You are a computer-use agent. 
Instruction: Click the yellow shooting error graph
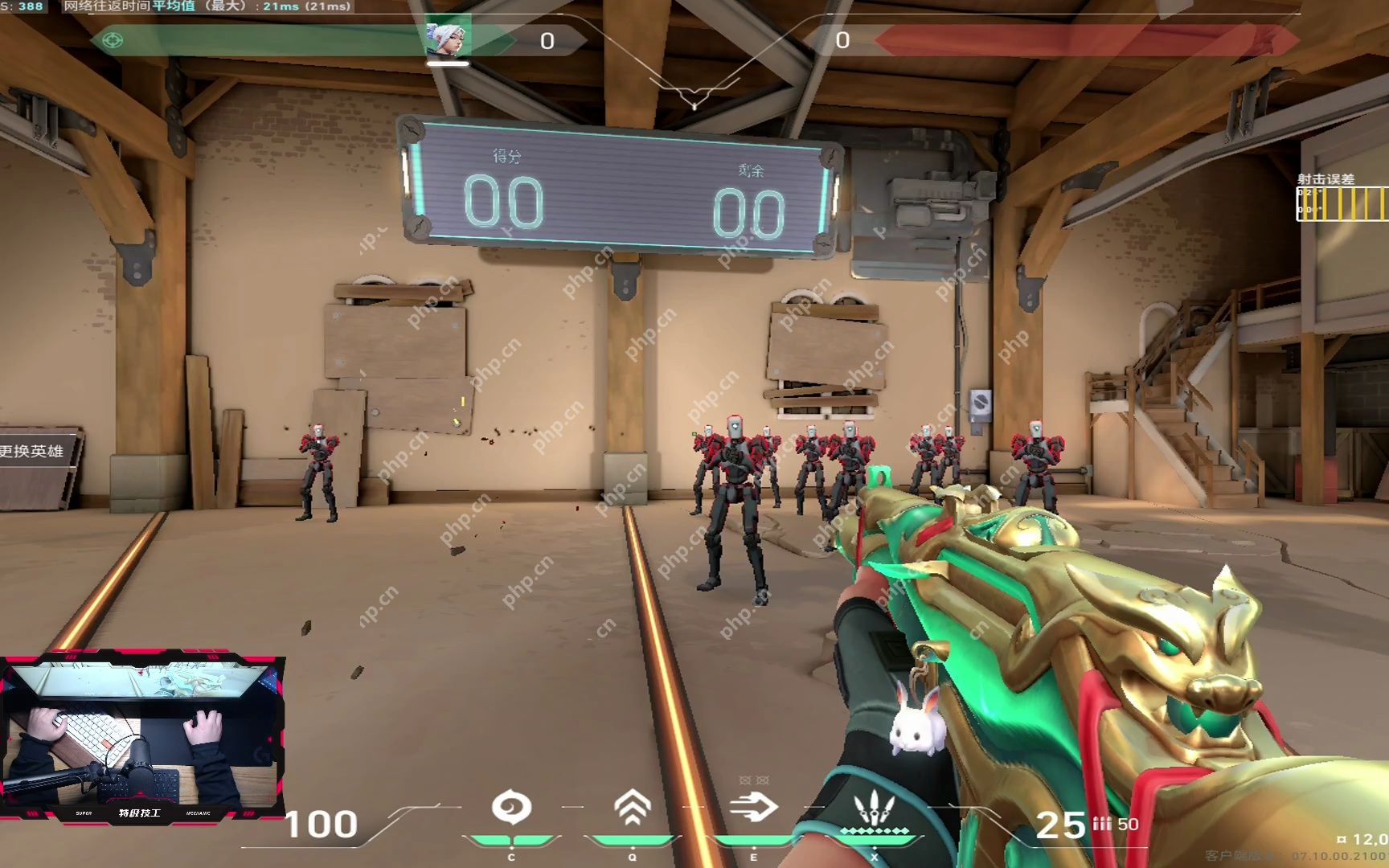[1342, 203]
